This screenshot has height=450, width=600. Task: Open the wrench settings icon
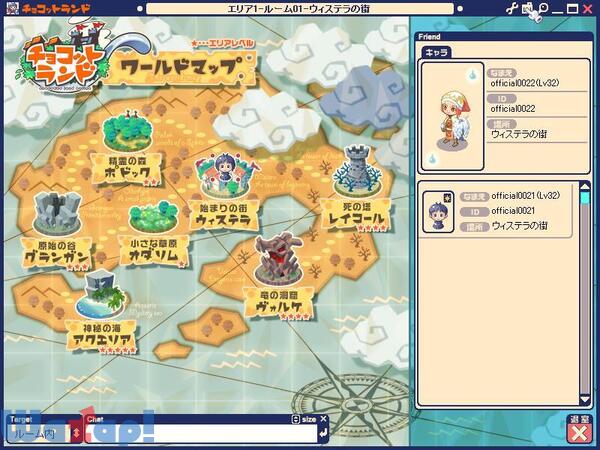[513, 8]
